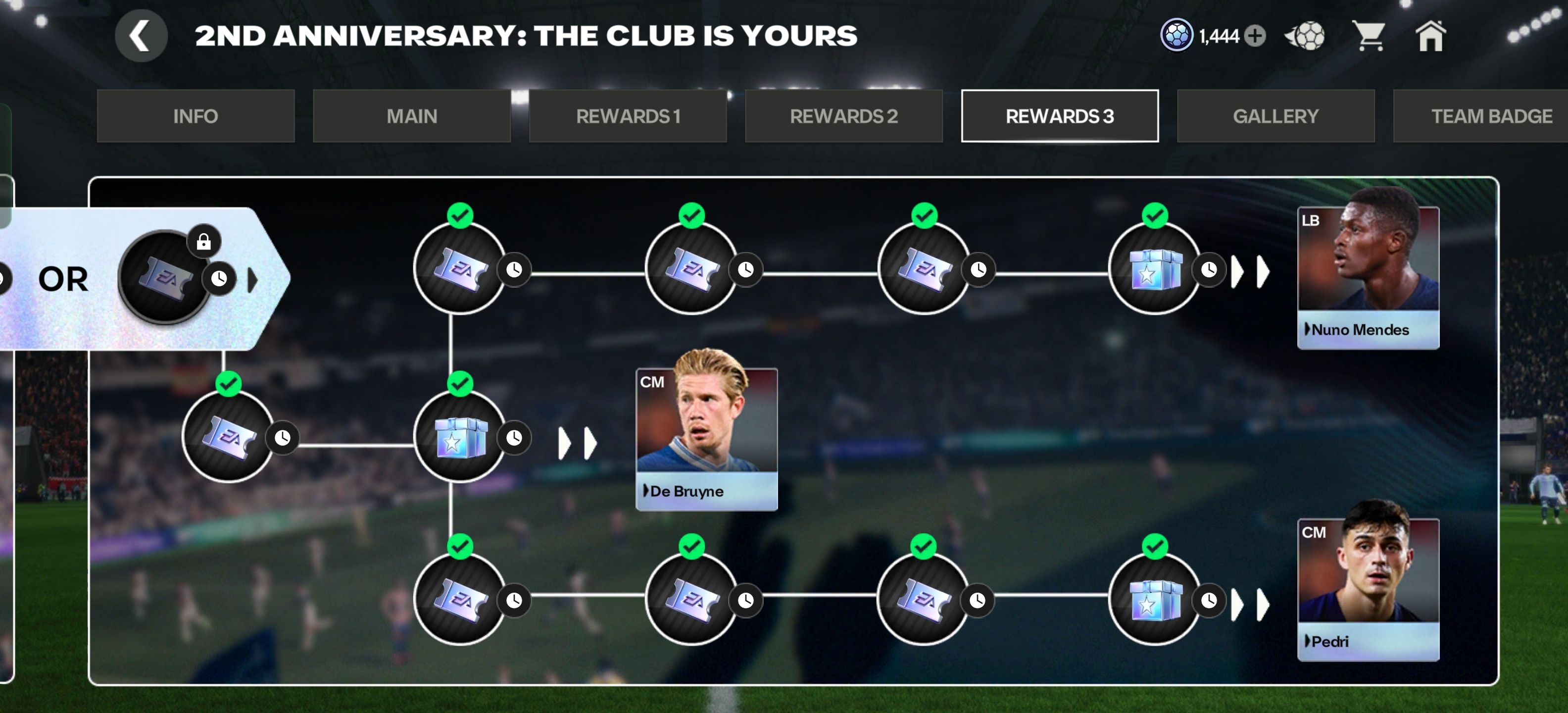View the Nuno Mendes player card

click(x=1368, y=278)
